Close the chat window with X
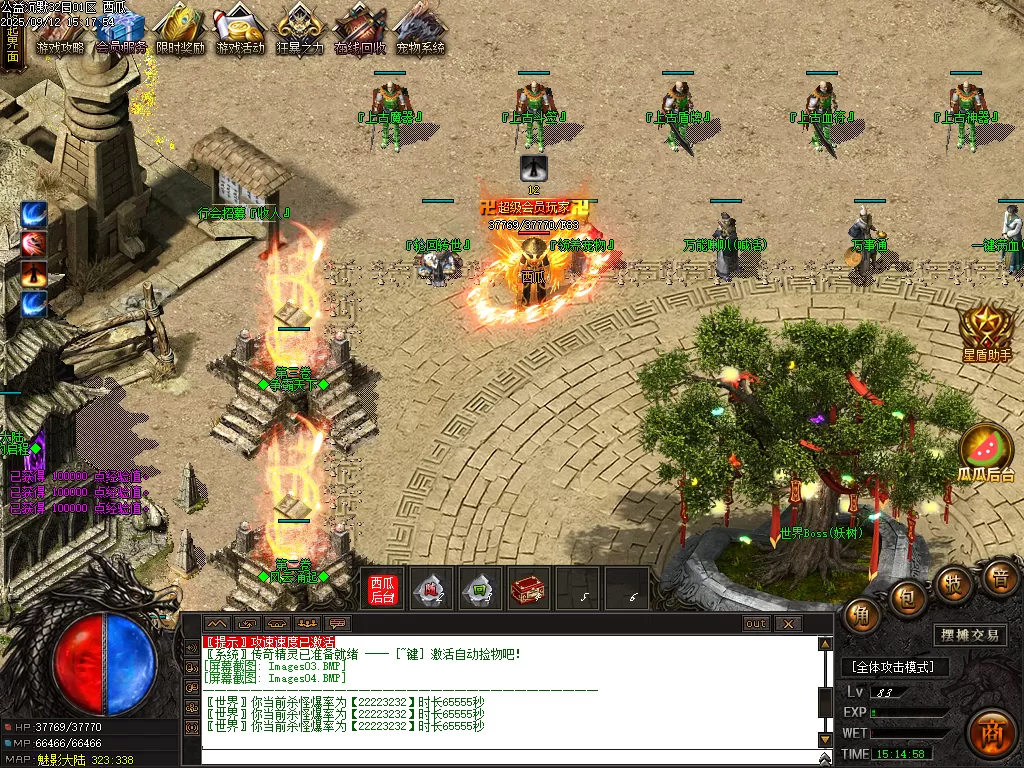The width and height of the screenshot is (1024, 768). [x=789, y=624]
